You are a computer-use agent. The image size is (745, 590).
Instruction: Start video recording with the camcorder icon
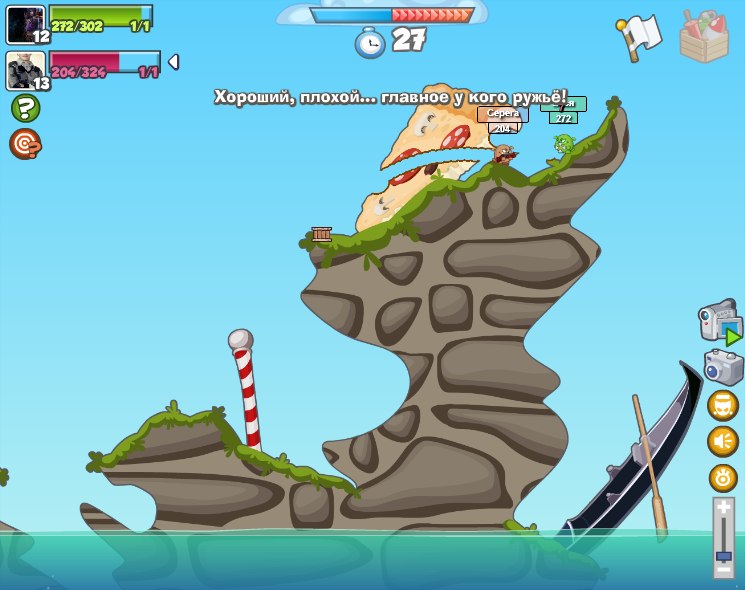pyautogui.click(x=720, y=321)
